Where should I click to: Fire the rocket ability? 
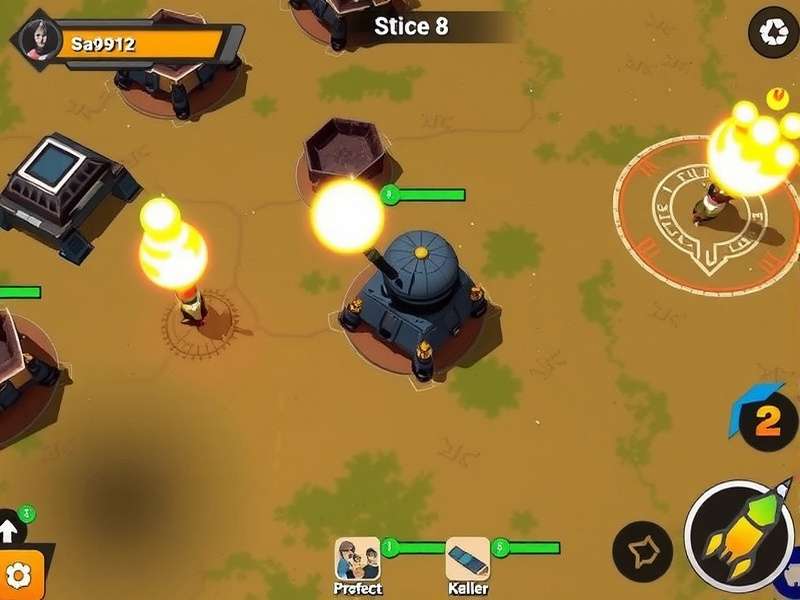[x=739, y=537]
